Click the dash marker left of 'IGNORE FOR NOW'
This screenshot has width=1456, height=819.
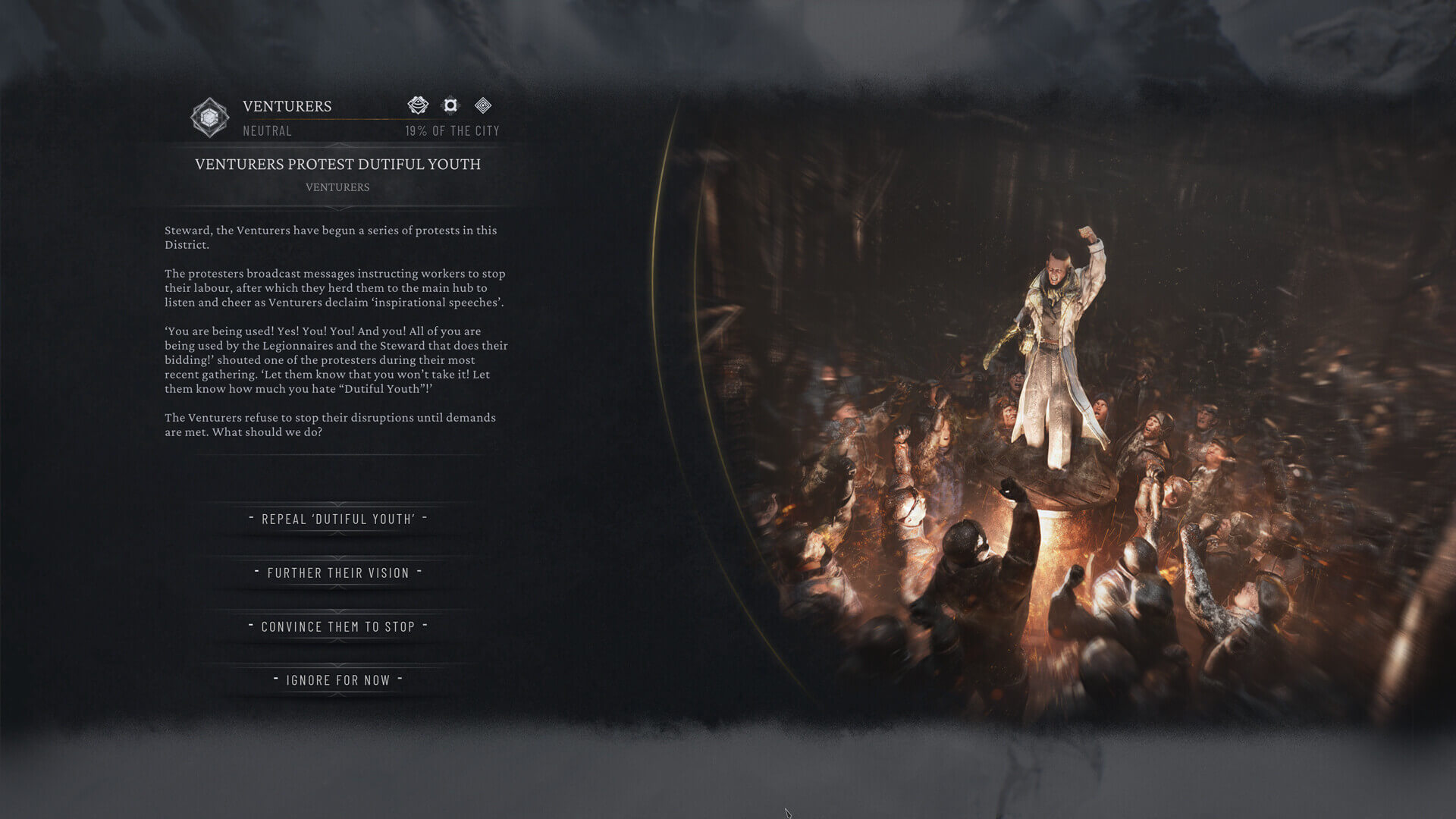point(275,680)
